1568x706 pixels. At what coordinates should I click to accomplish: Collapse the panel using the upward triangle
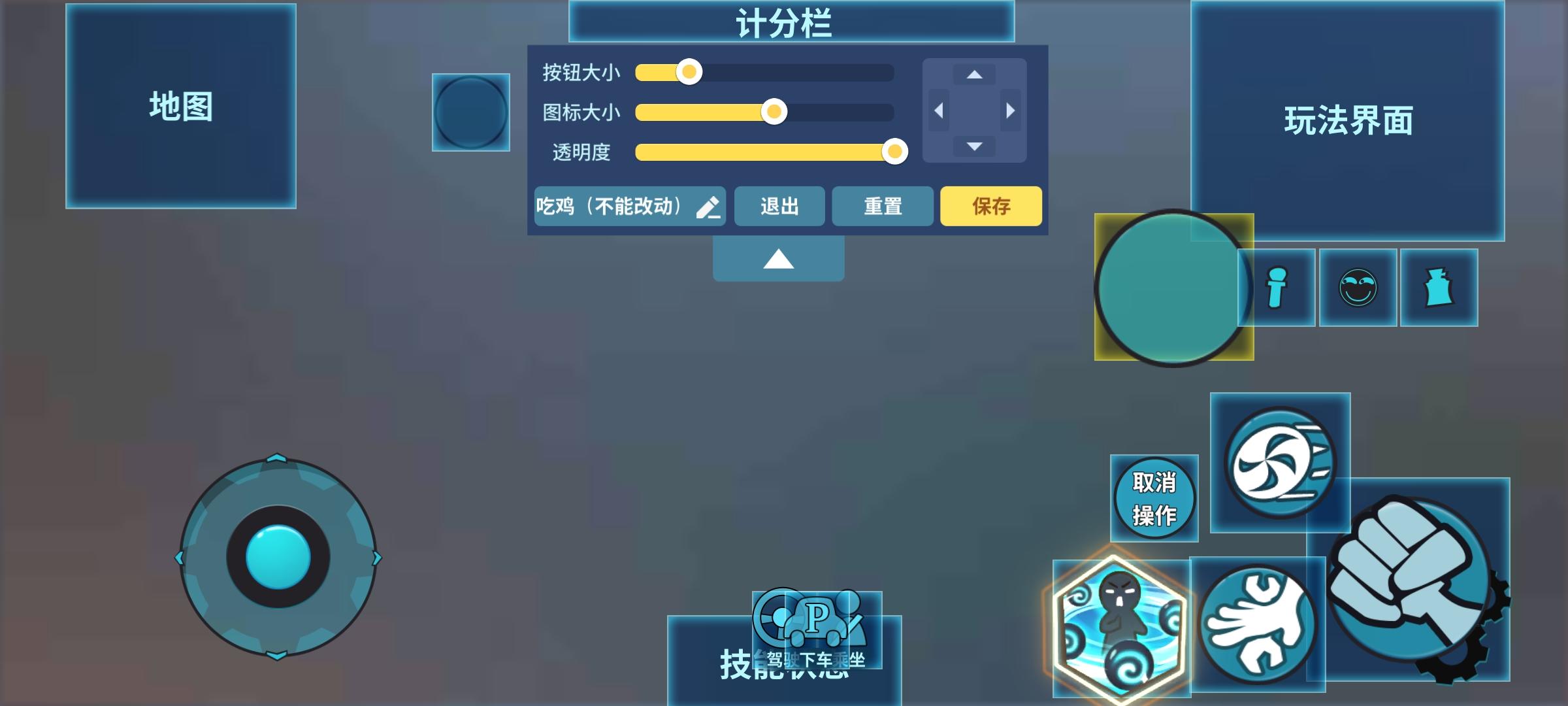pos(778,259)
